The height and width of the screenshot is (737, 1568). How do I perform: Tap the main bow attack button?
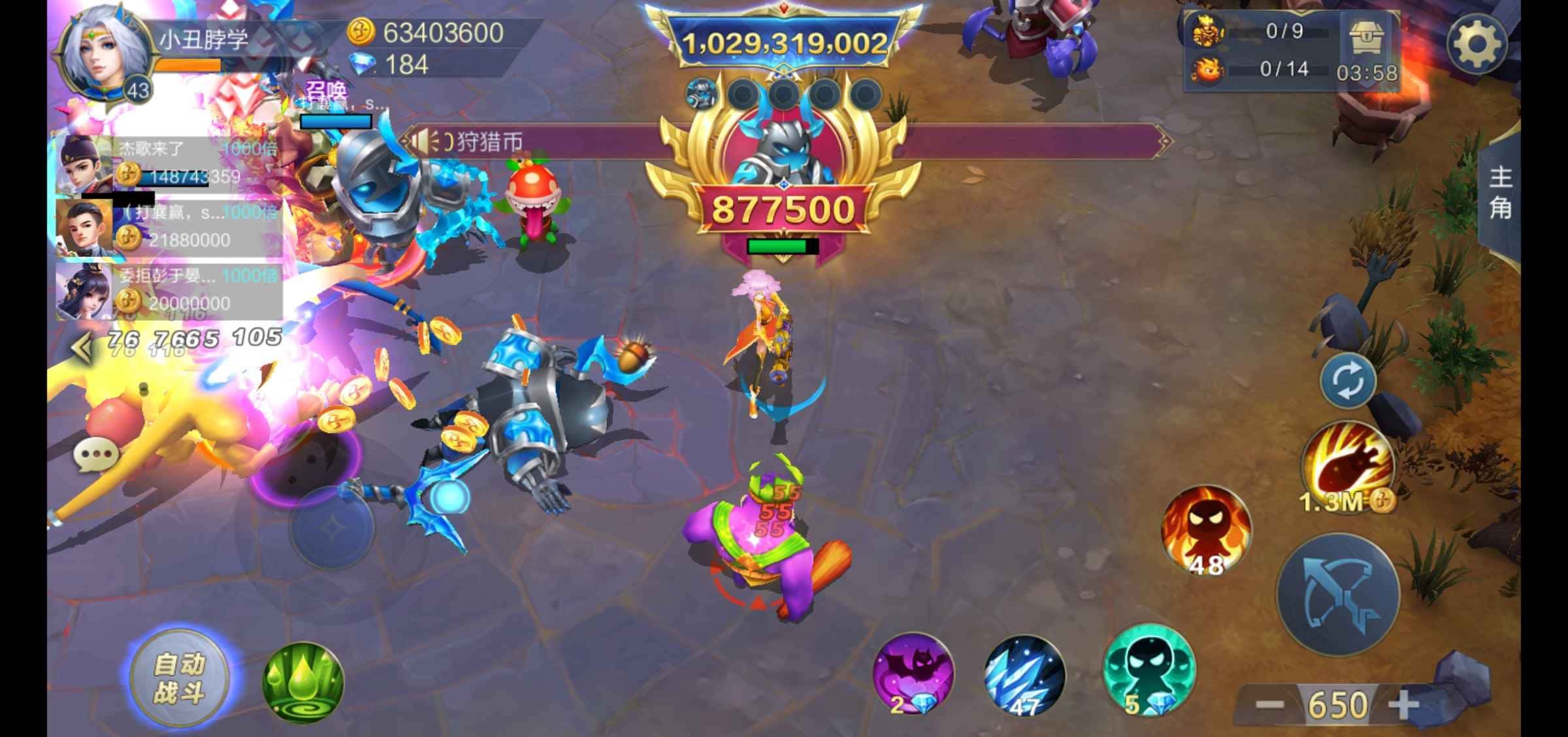1337,595
